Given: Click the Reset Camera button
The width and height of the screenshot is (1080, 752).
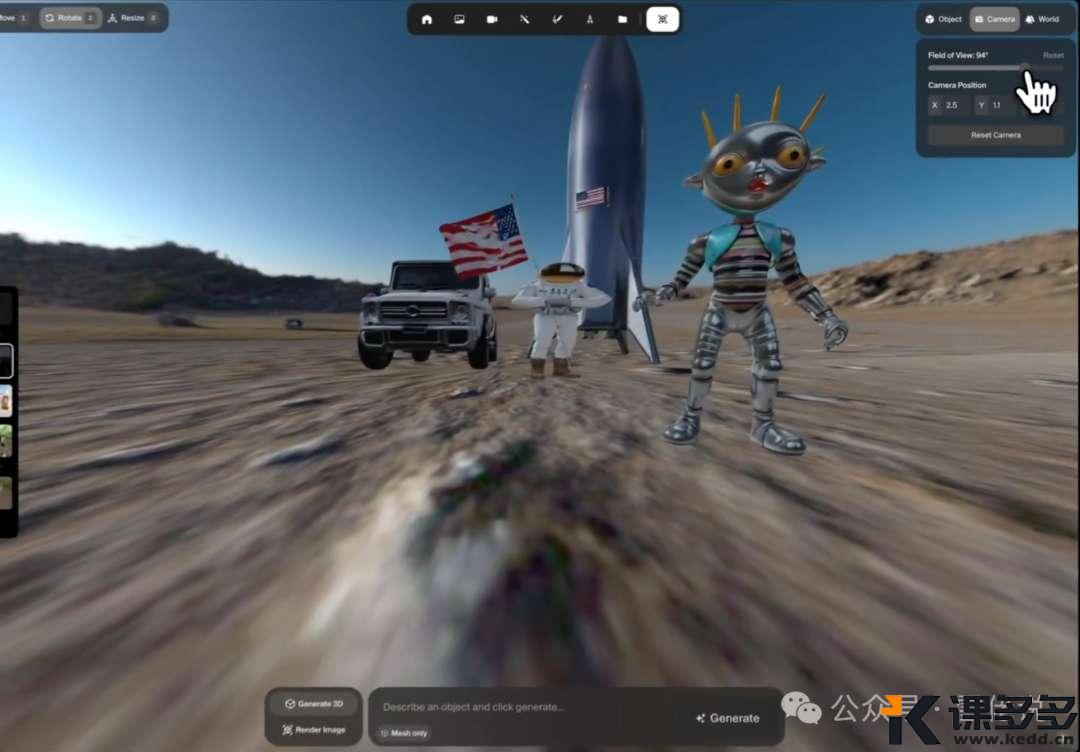Looking at the screenshot, I should (x=995, y=135).
